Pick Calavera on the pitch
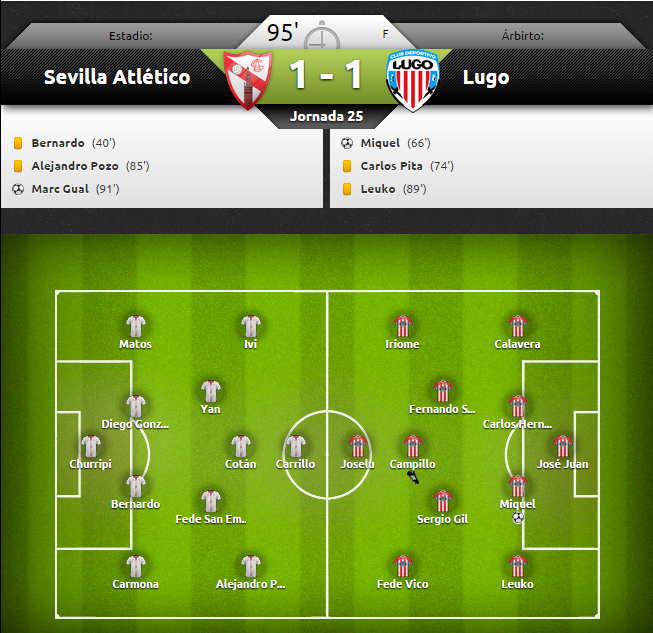This screenshot has height=633, width=653. point(517,326)
